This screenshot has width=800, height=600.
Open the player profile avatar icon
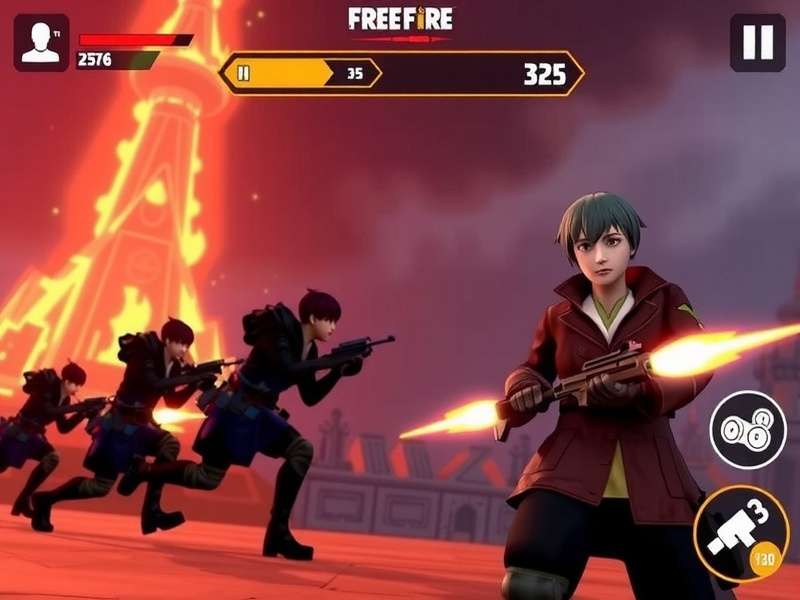click(x=41, y=43)
